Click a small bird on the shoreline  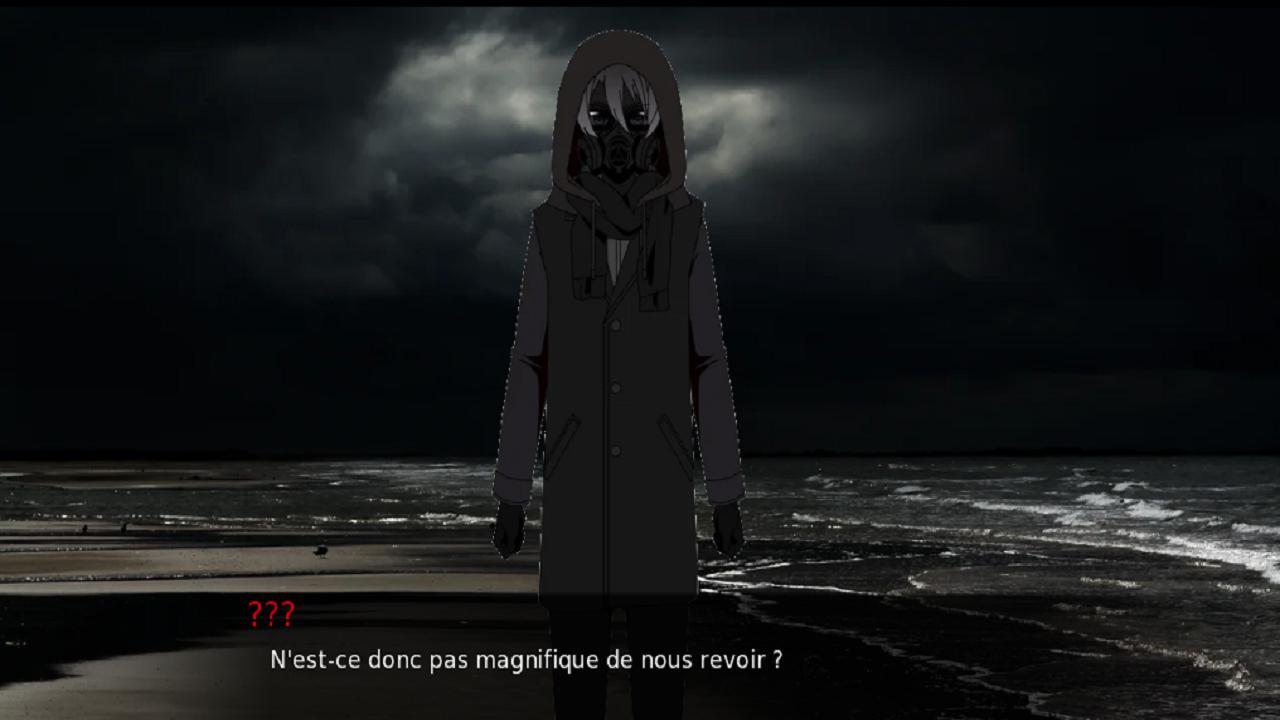(322, 552)
